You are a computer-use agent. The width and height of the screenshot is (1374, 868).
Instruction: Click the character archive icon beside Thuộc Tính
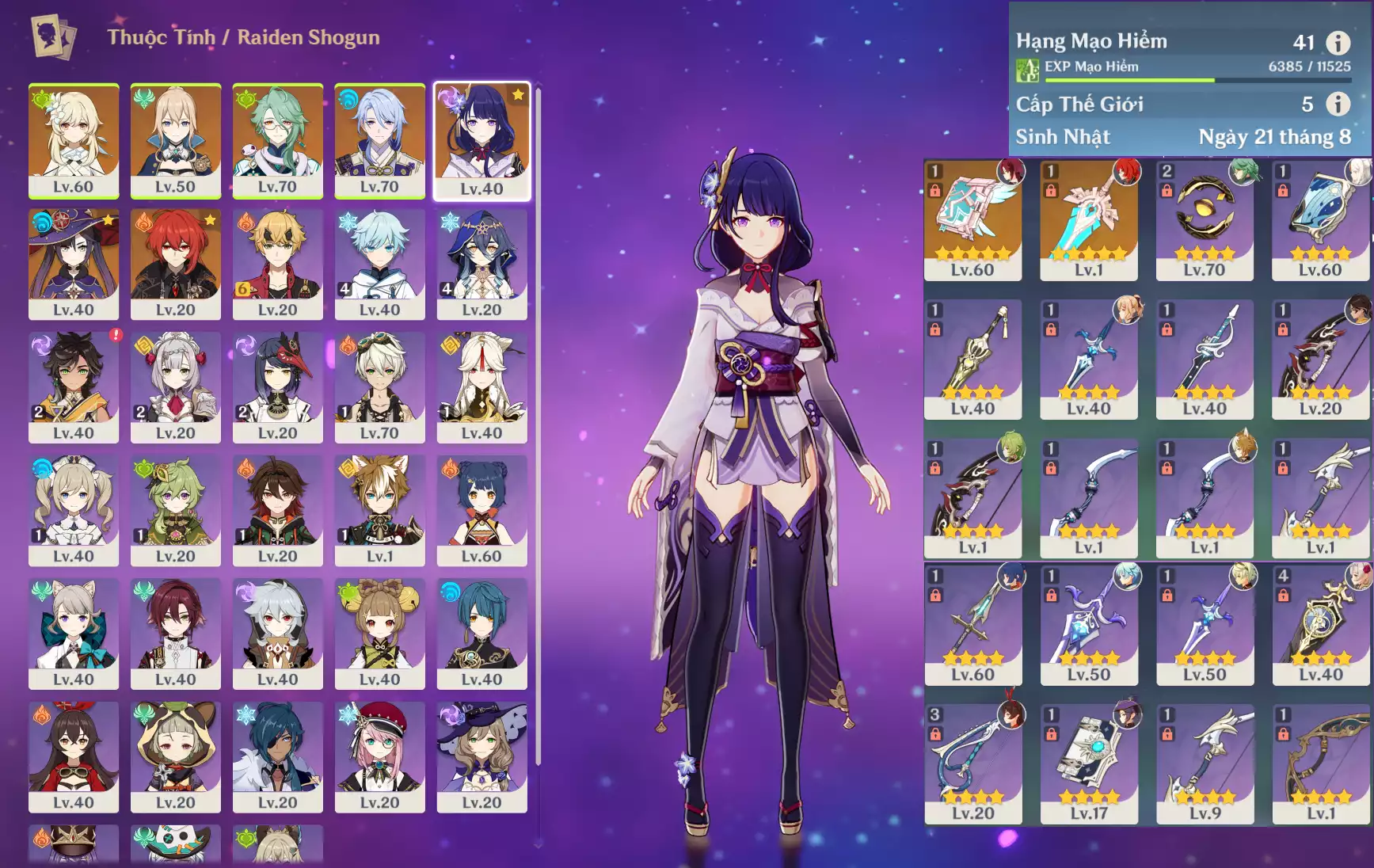54,36
